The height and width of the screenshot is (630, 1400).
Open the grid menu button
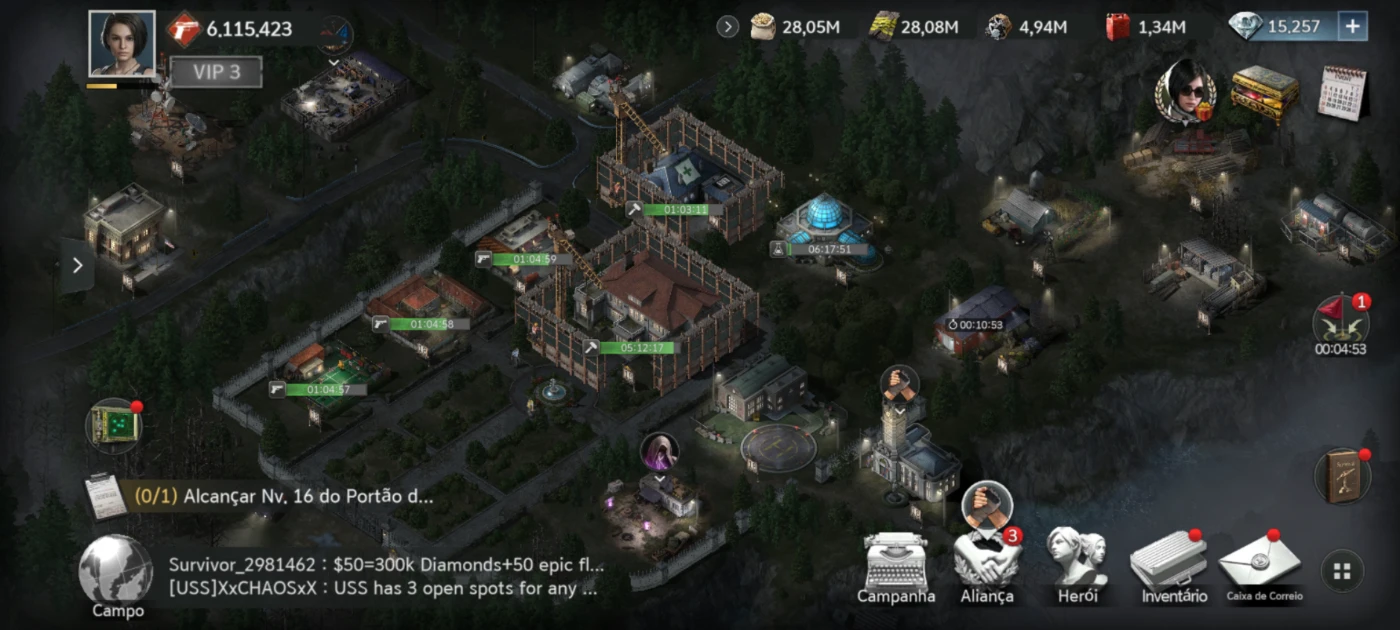(x=1342, y=572)
